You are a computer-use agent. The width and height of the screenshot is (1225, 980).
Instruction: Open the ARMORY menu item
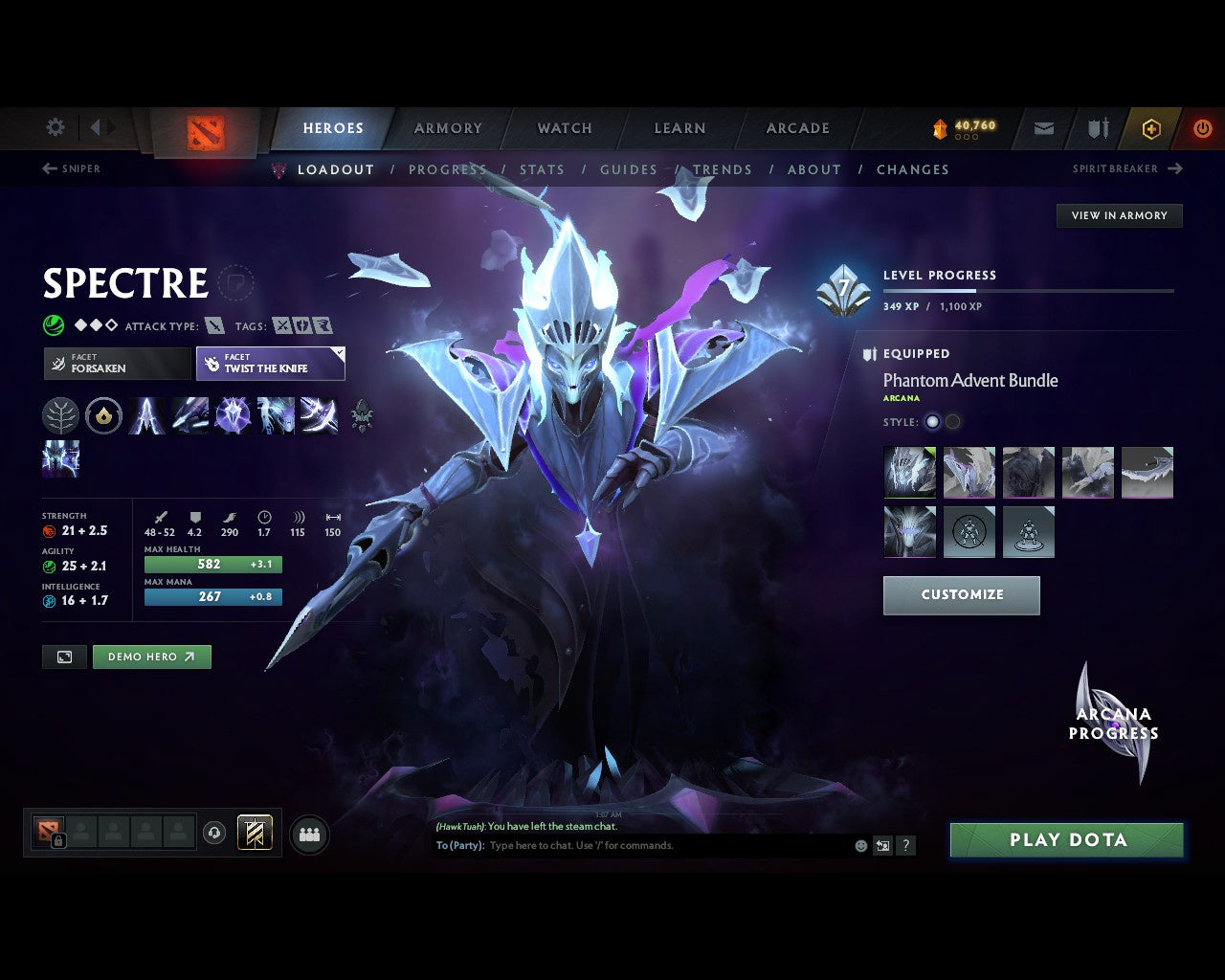447,127
